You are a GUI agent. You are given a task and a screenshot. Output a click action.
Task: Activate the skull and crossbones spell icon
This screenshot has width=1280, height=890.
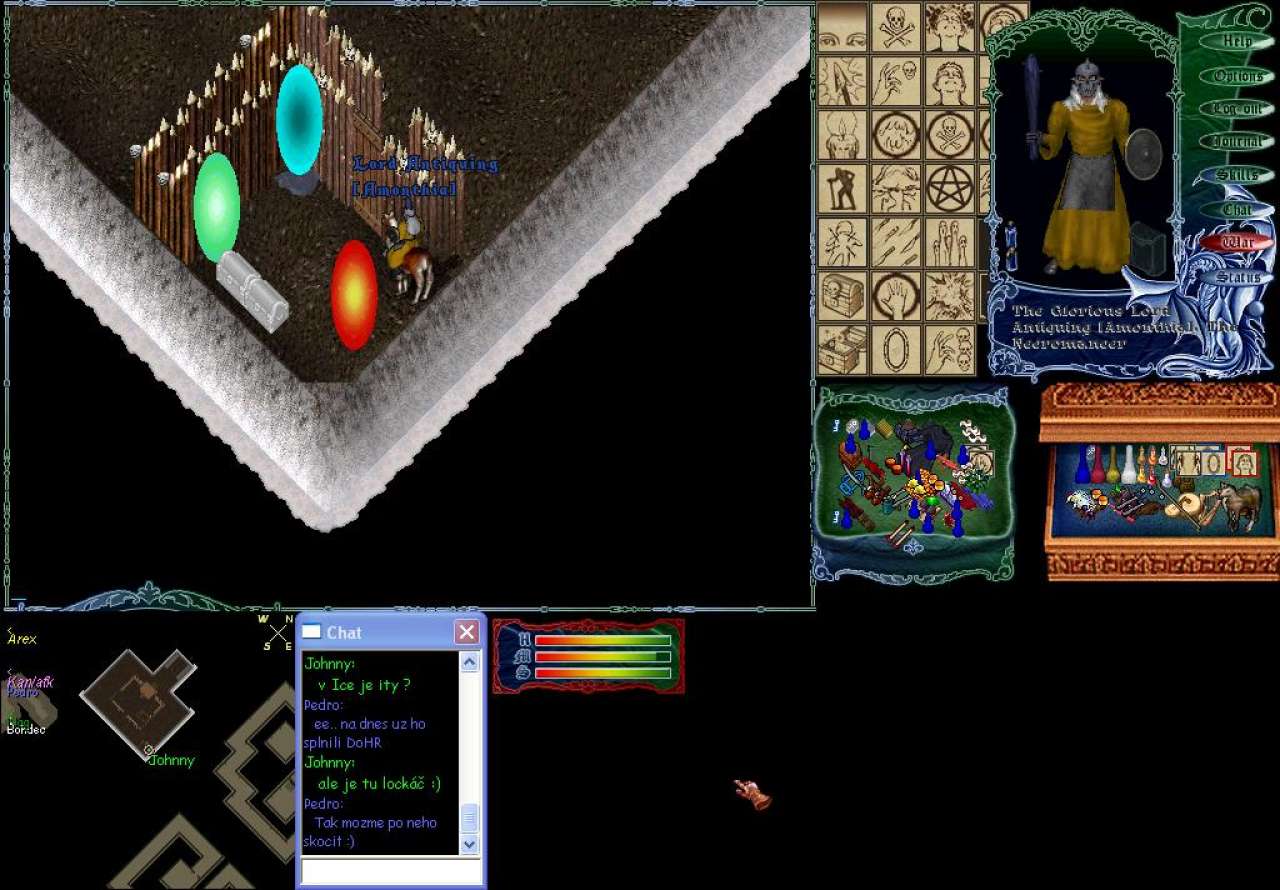point(896,27)
